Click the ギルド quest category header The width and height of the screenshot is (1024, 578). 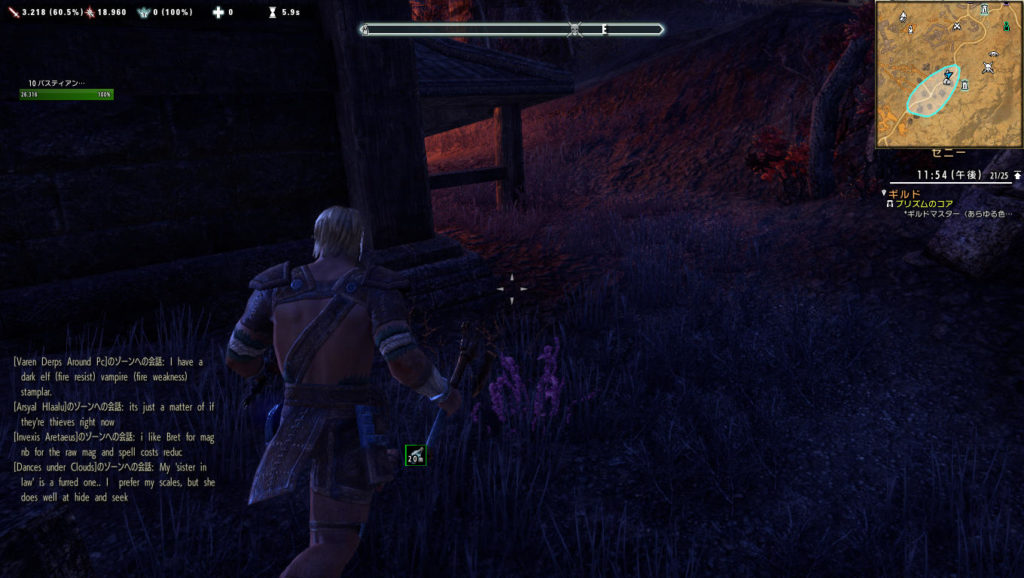point(904,193)
